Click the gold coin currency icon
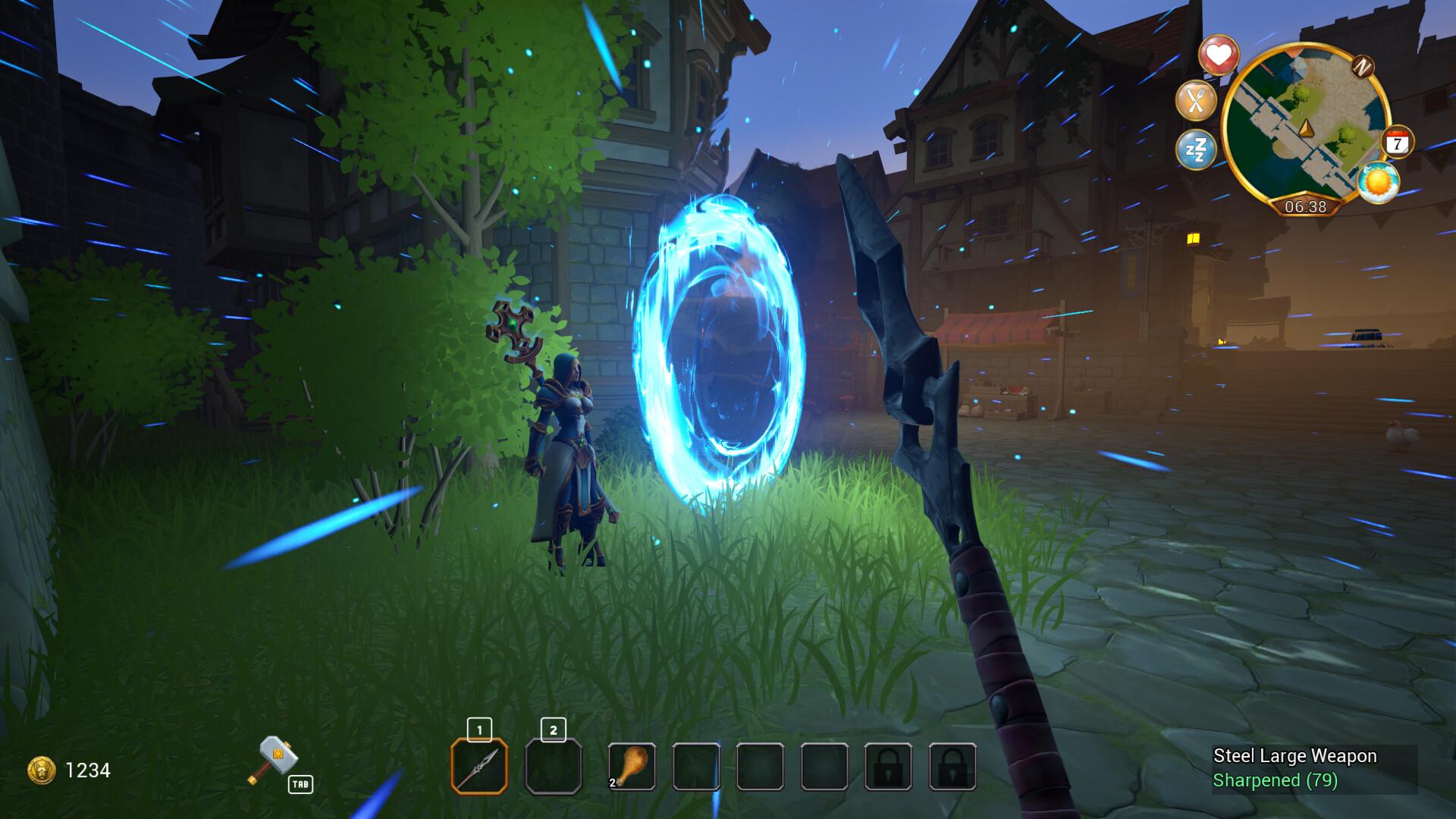 [x=41, y=770]
